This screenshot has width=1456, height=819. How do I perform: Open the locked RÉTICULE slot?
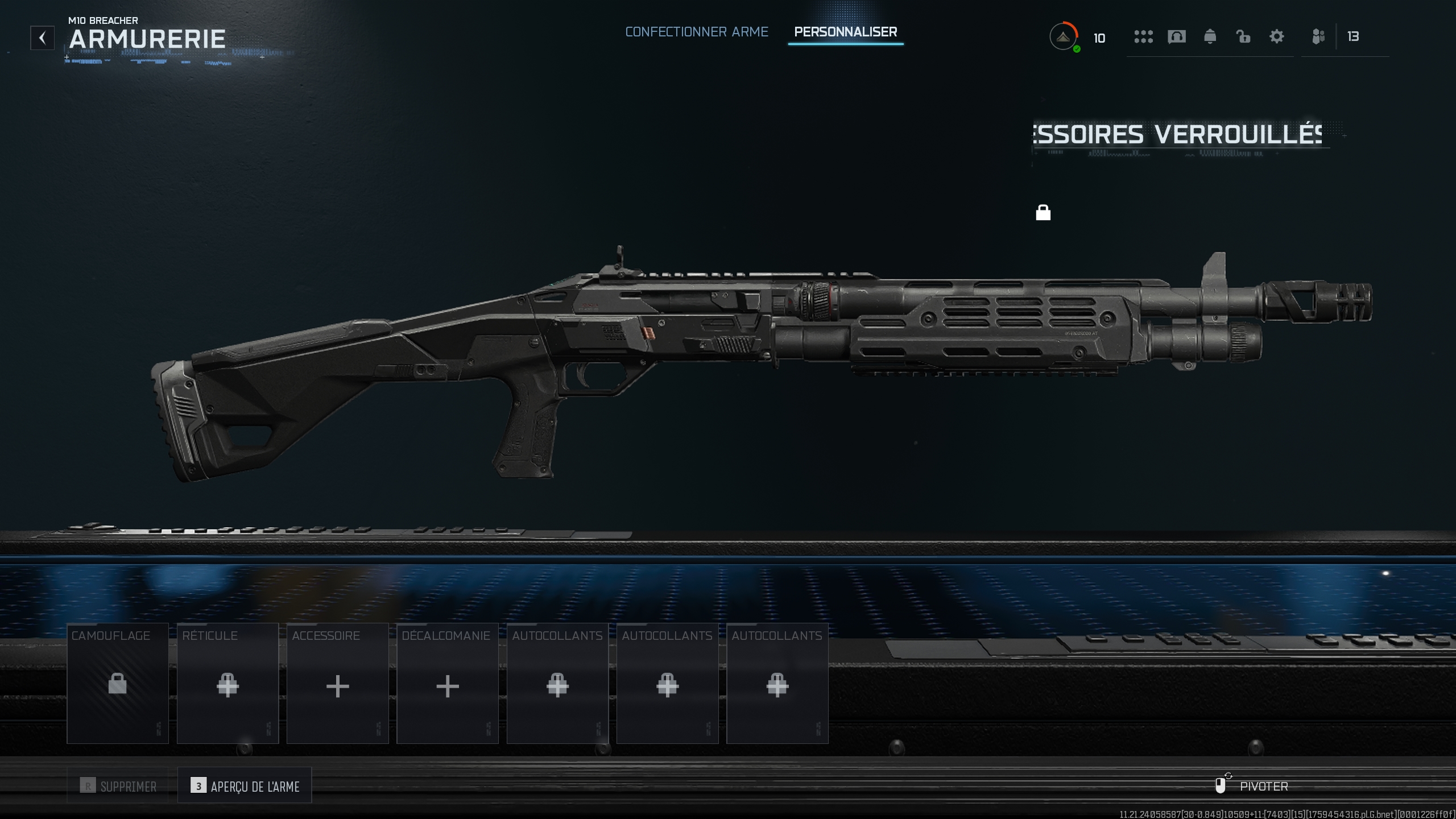[227, 684]
